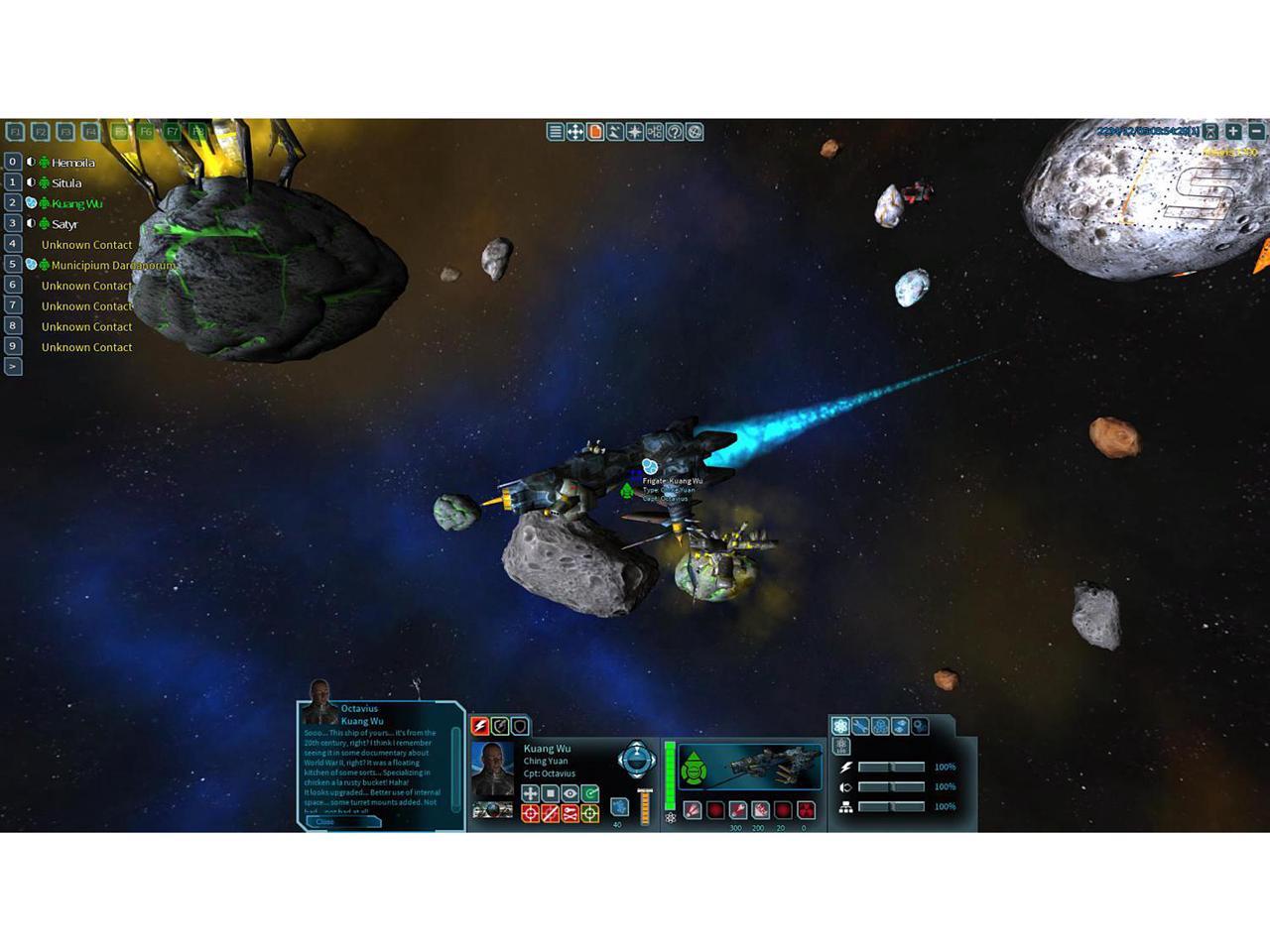Select Municipium Dardanorum in the contact list
This screenshot has width=1270, height=952.
pos(112,266)
